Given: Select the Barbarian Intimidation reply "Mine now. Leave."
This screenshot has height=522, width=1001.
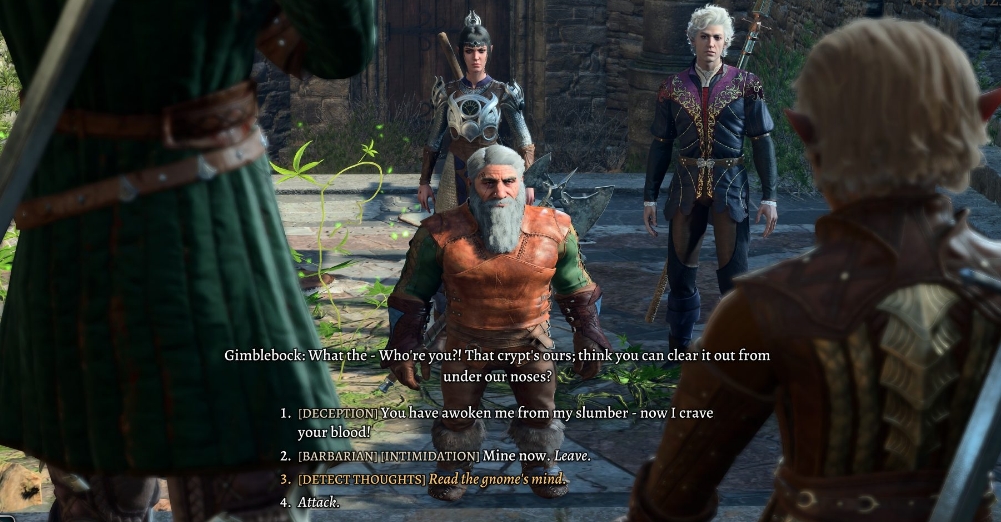Looking at the screenshot, I should 444,456.
